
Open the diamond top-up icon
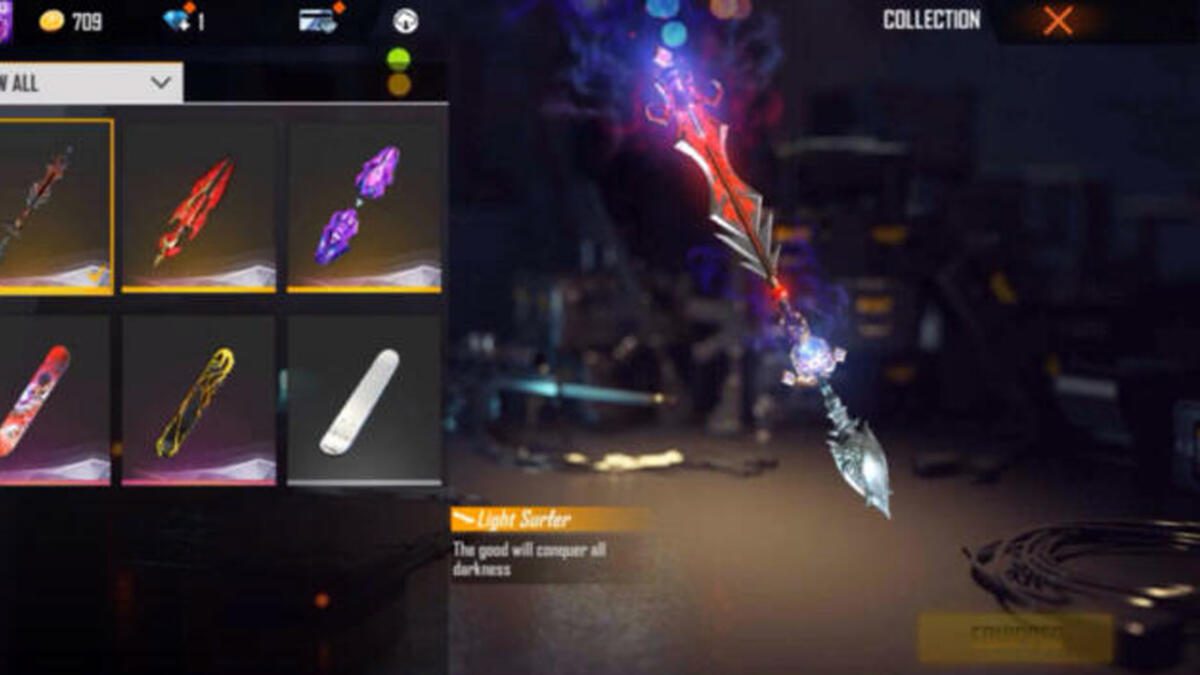(180, 20)
